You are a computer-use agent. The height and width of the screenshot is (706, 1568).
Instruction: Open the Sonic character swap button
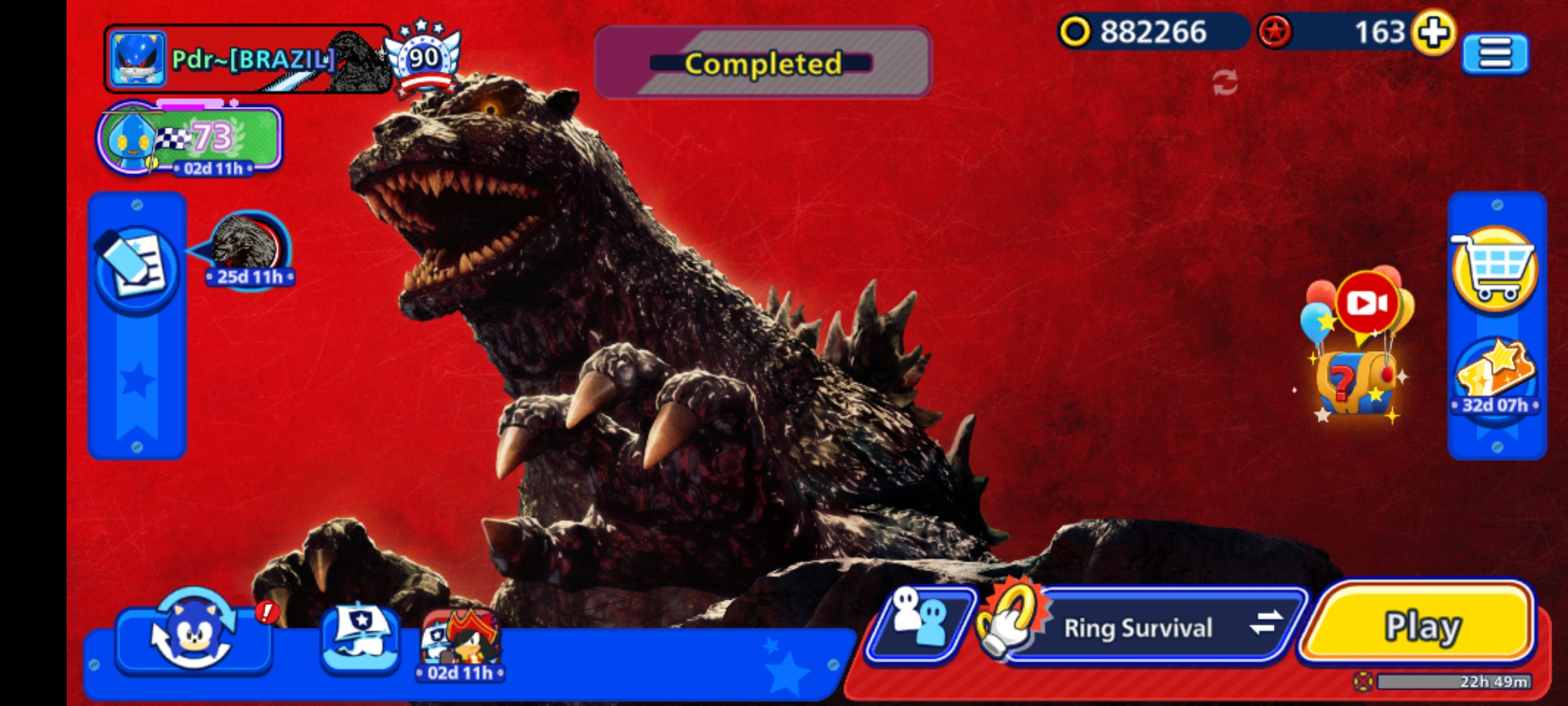point(193,635)
